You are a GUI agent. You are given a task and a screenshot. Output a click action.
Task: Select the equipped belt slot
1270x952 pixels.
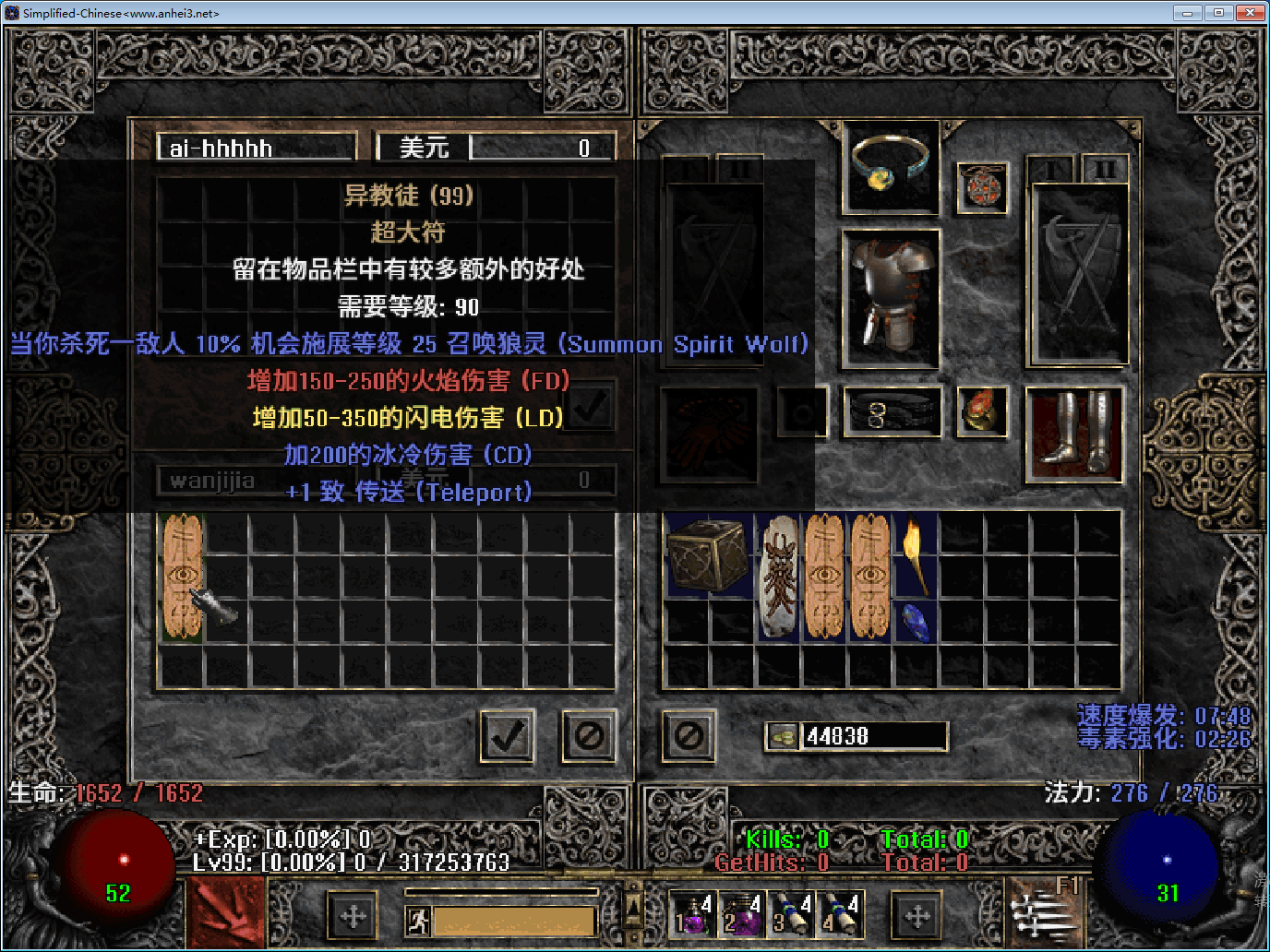click(x=891, y=412)
